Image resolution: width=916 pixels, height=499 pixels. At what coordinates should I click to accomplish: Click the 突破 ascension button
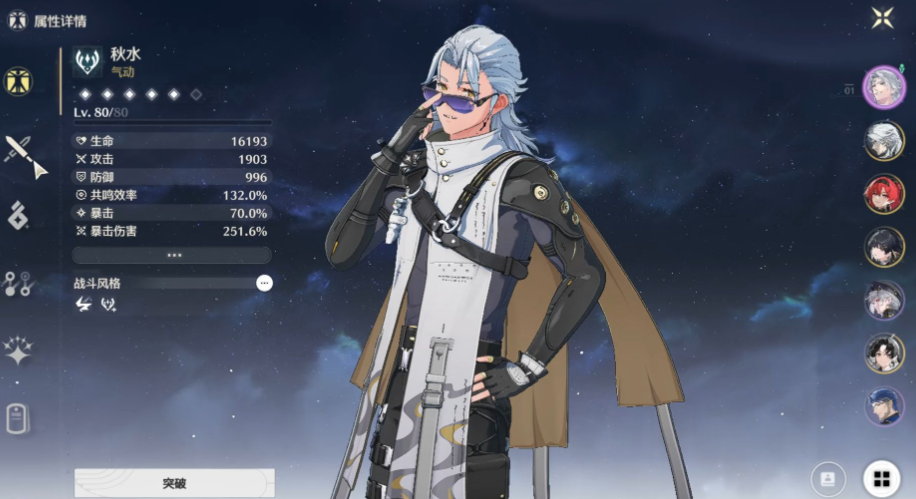[174, 483]
